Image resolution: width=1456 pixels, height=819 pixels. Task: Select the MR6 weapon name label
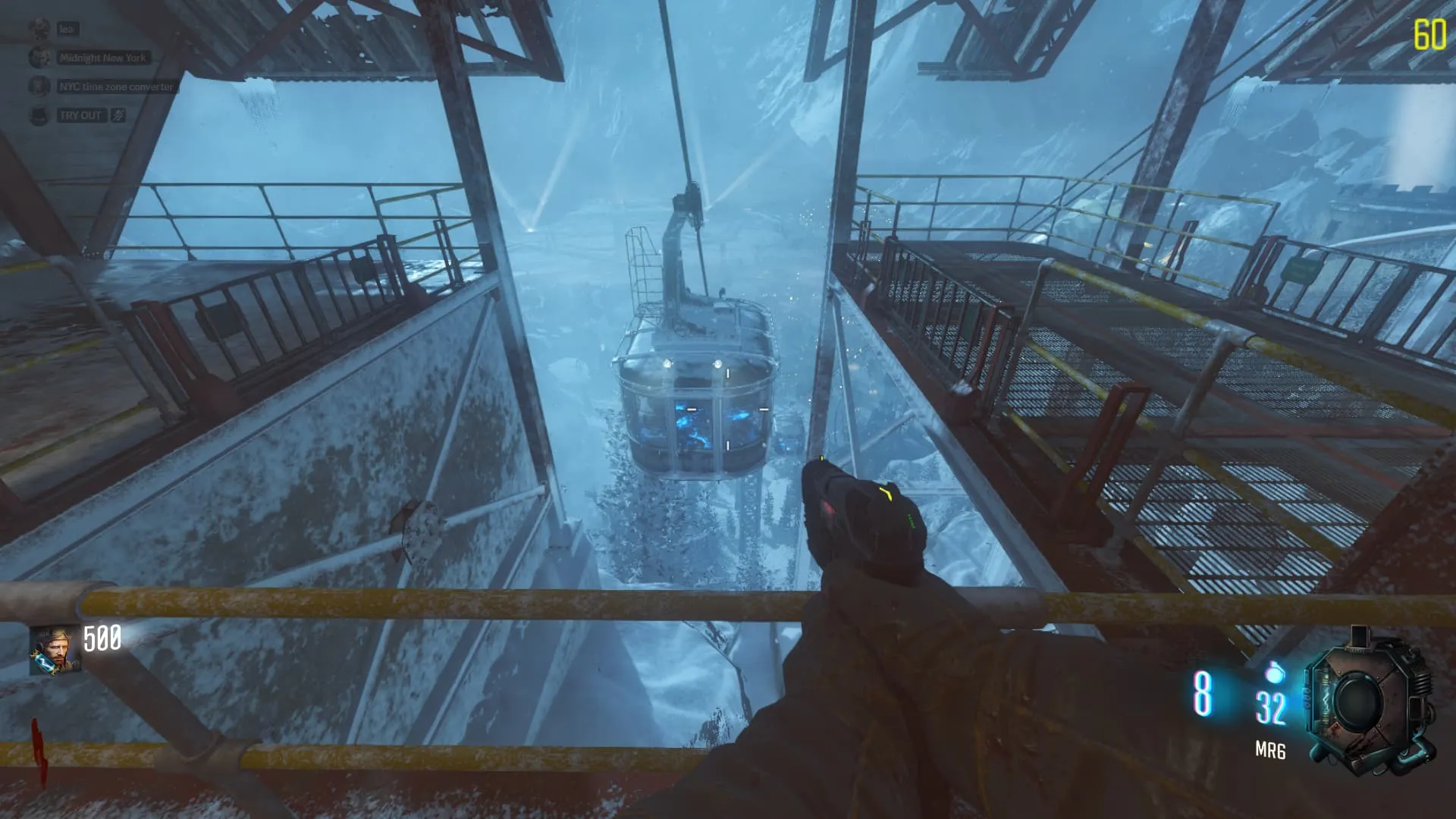1270,751
